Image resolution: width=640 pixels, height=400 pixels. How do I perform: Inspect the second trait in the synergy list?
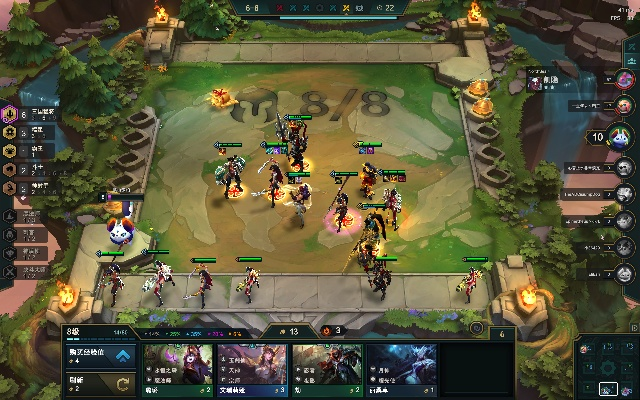[12, 132]
